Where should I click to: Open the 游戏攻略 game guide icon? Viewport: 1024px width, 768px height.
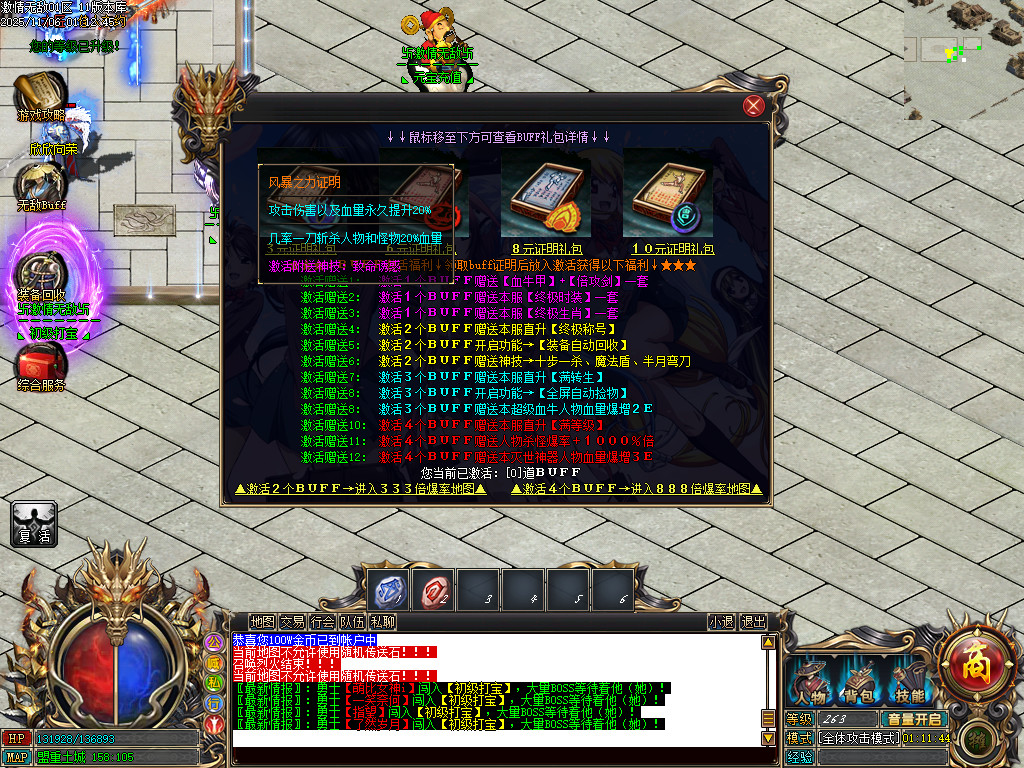tap(40, 96)
